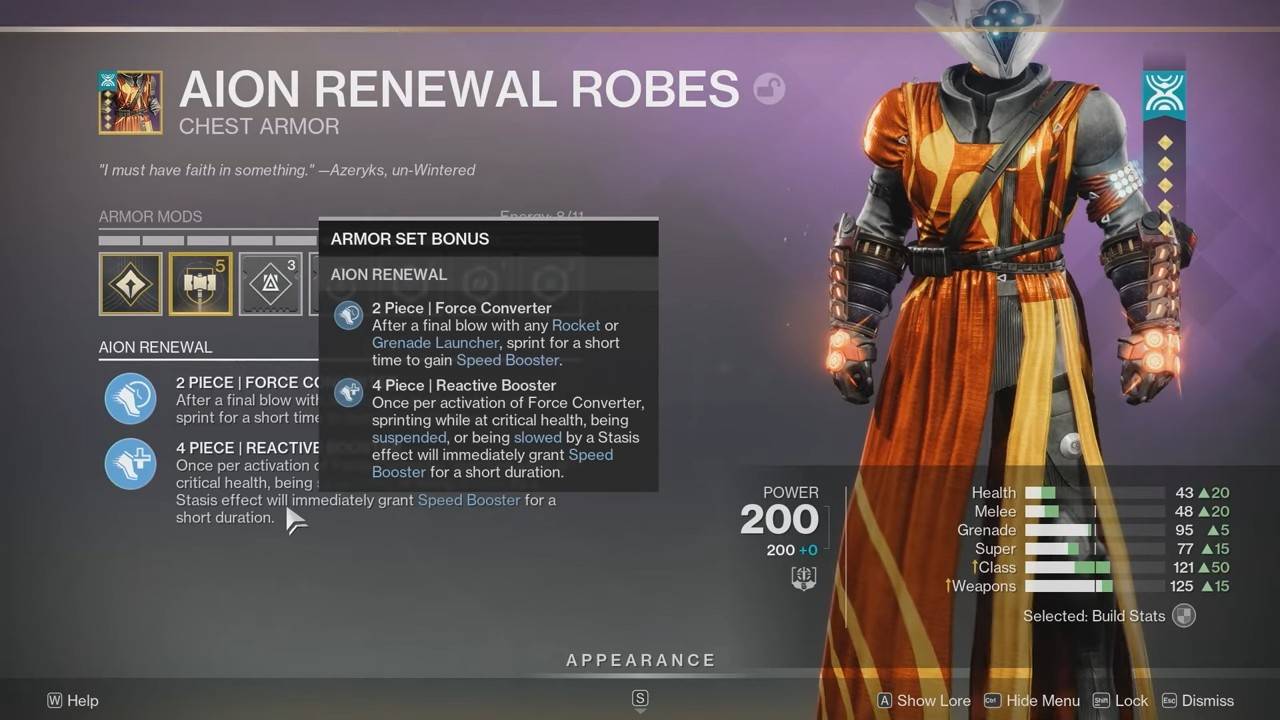Click the Aion Renewal armor thumbnail icon
Viewport: 1280px width, 720px height.
tap(130, 102)
